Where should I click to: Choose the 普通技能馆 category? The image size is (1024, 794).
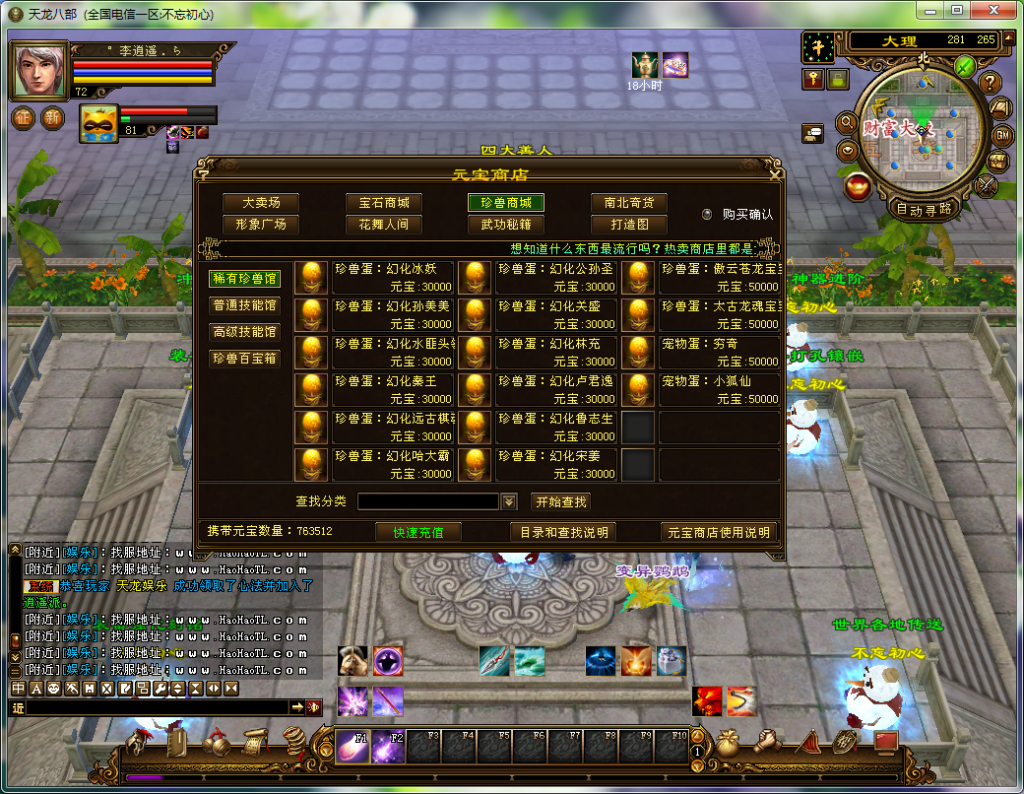tap(245, 305)
